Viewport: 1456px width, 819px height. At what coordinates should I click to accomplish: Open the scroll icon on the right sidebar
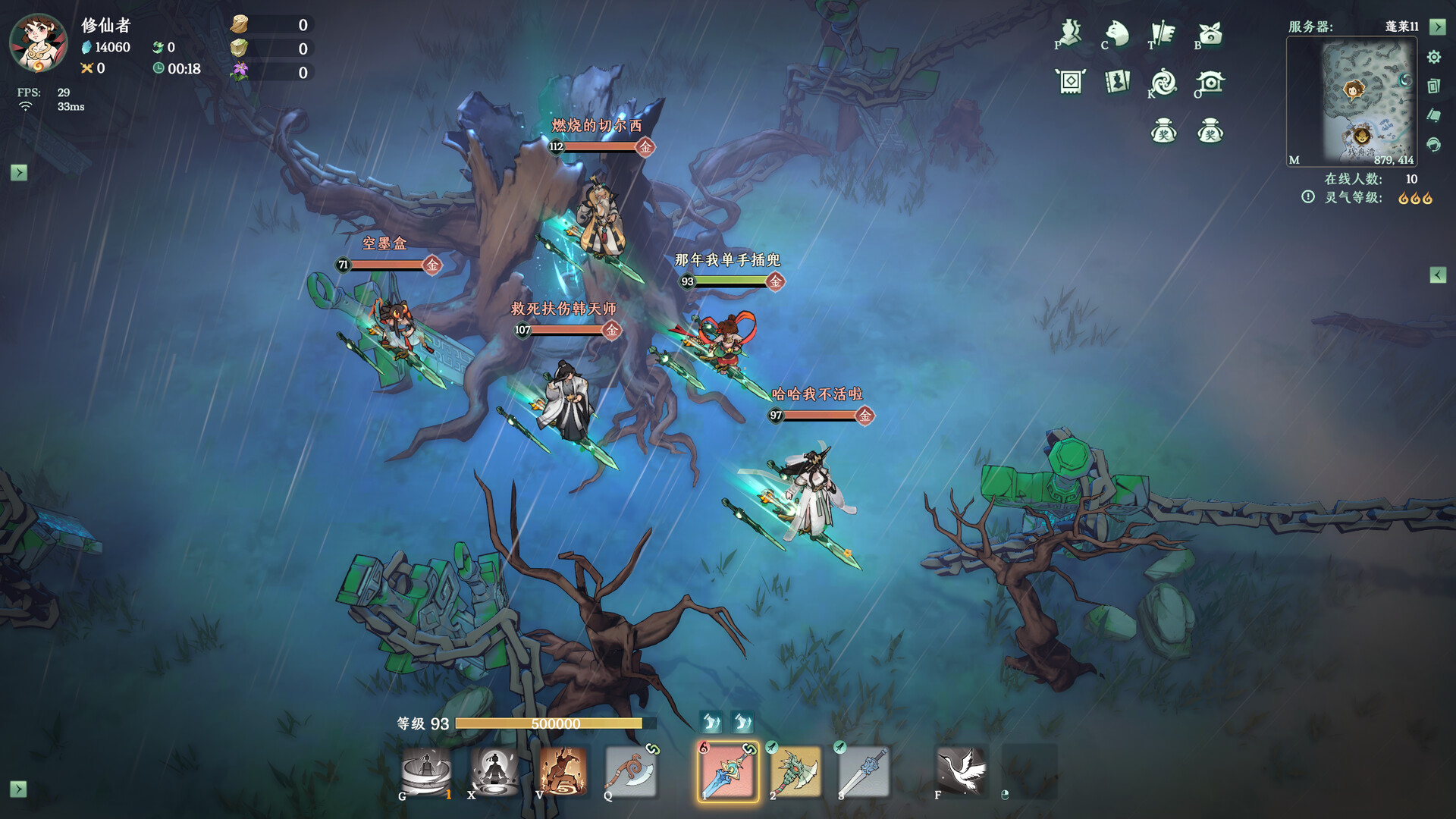pos(1433,114)
